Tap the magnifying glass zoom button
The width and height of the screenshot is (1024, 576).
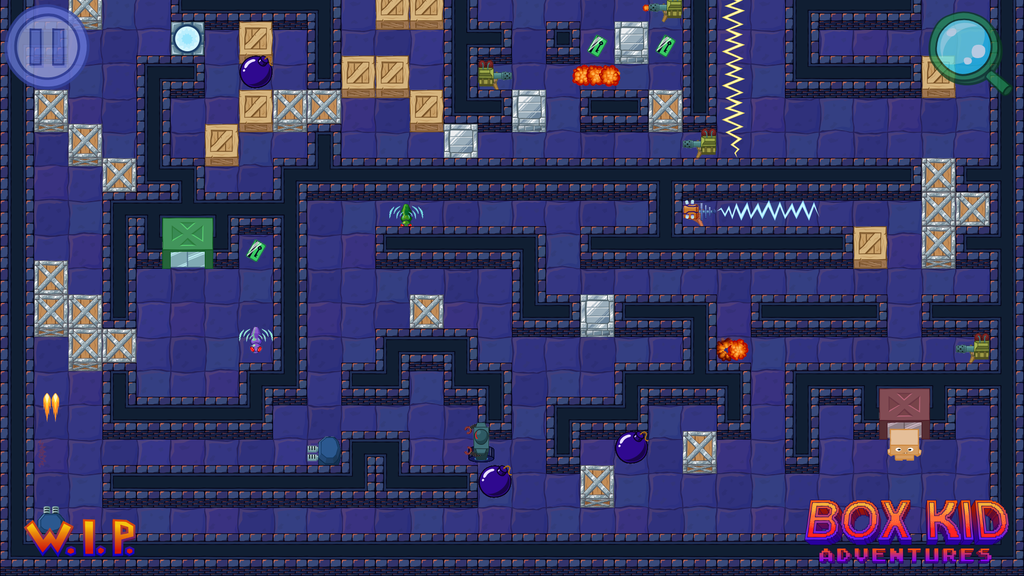pyautogui.click(x=967, y=48)
